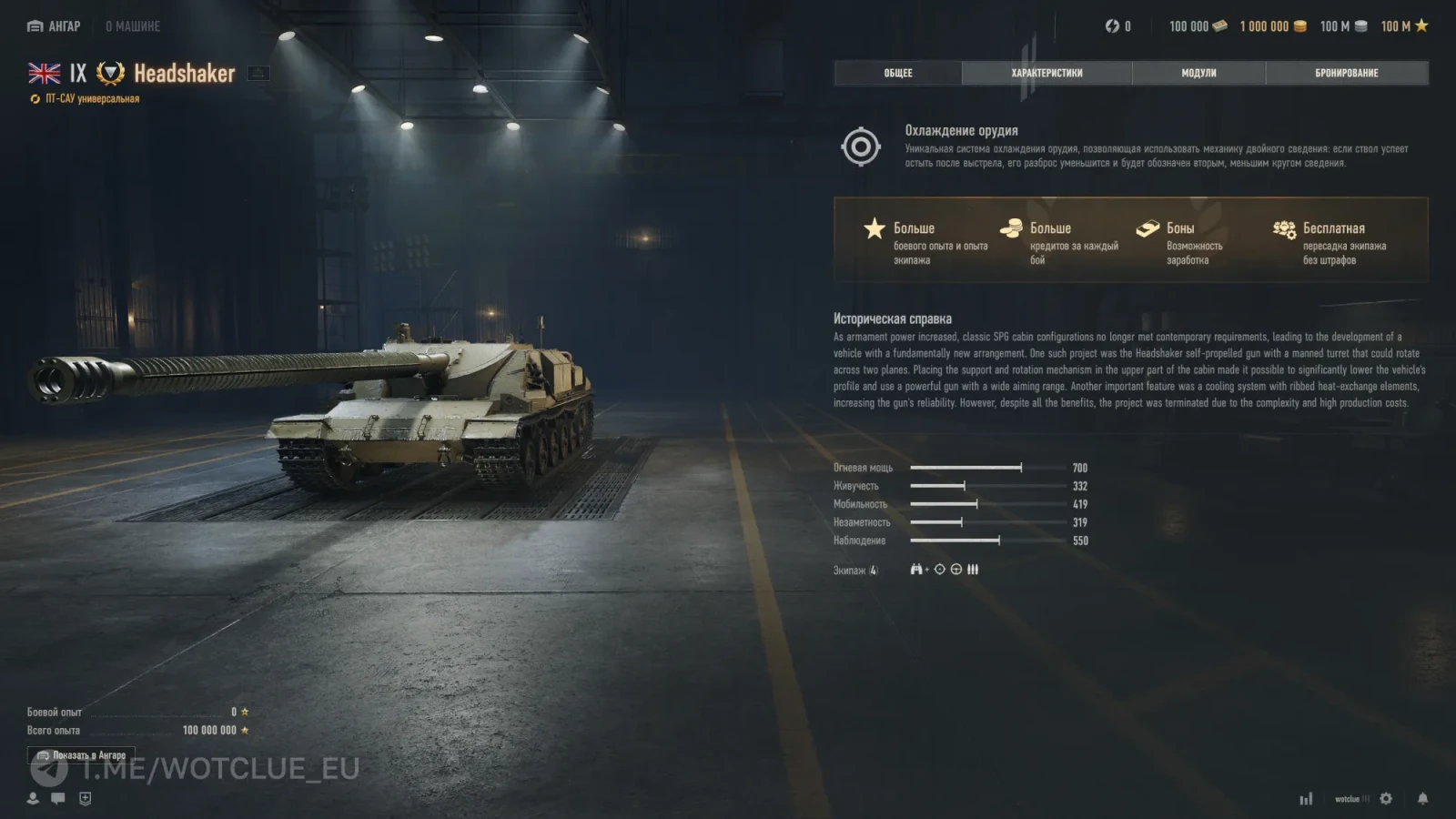Click the shield with plus icon

tap(85, 798)
